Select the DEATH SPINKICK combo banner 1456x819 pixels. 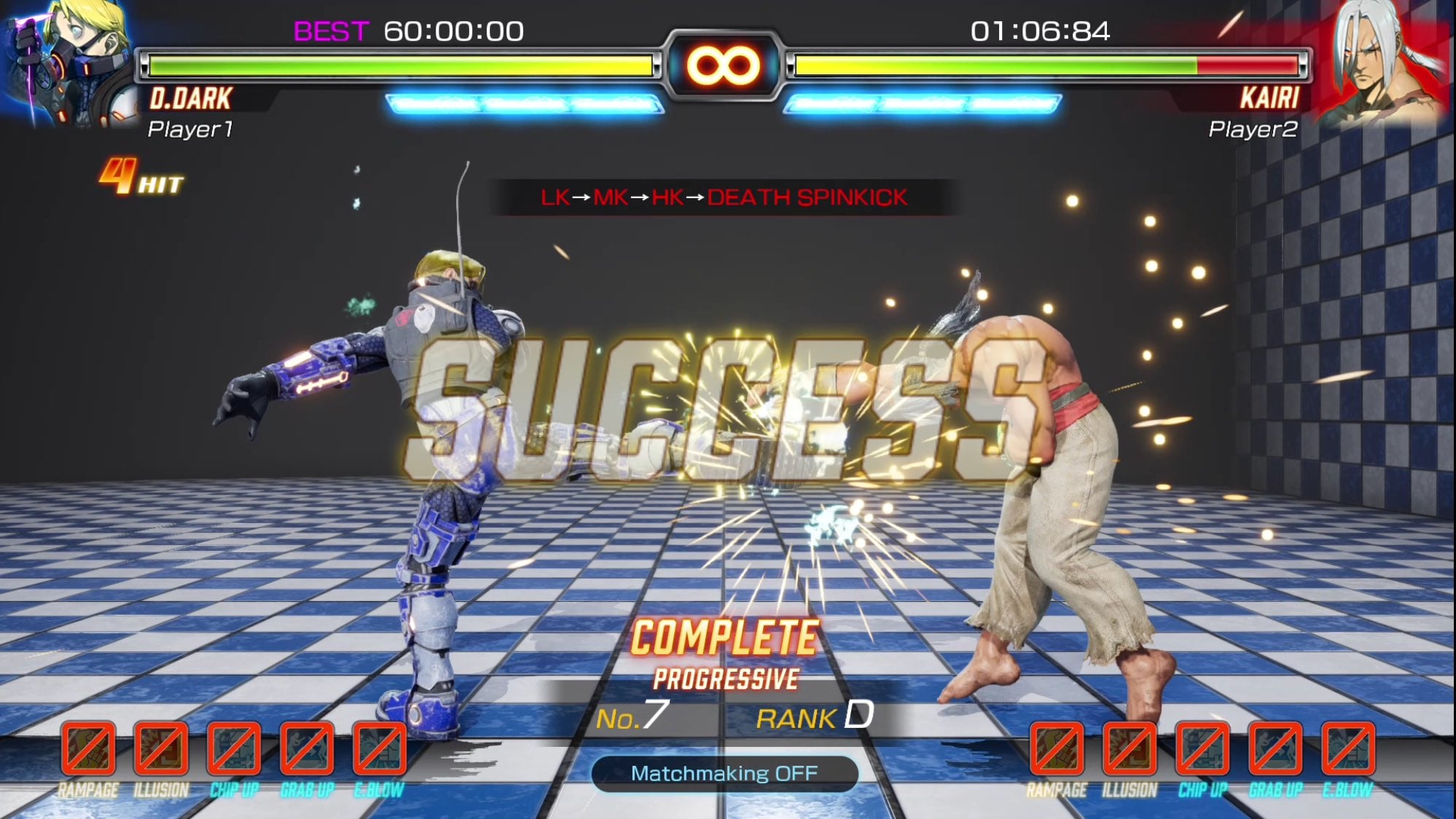[x=725, y=197]
